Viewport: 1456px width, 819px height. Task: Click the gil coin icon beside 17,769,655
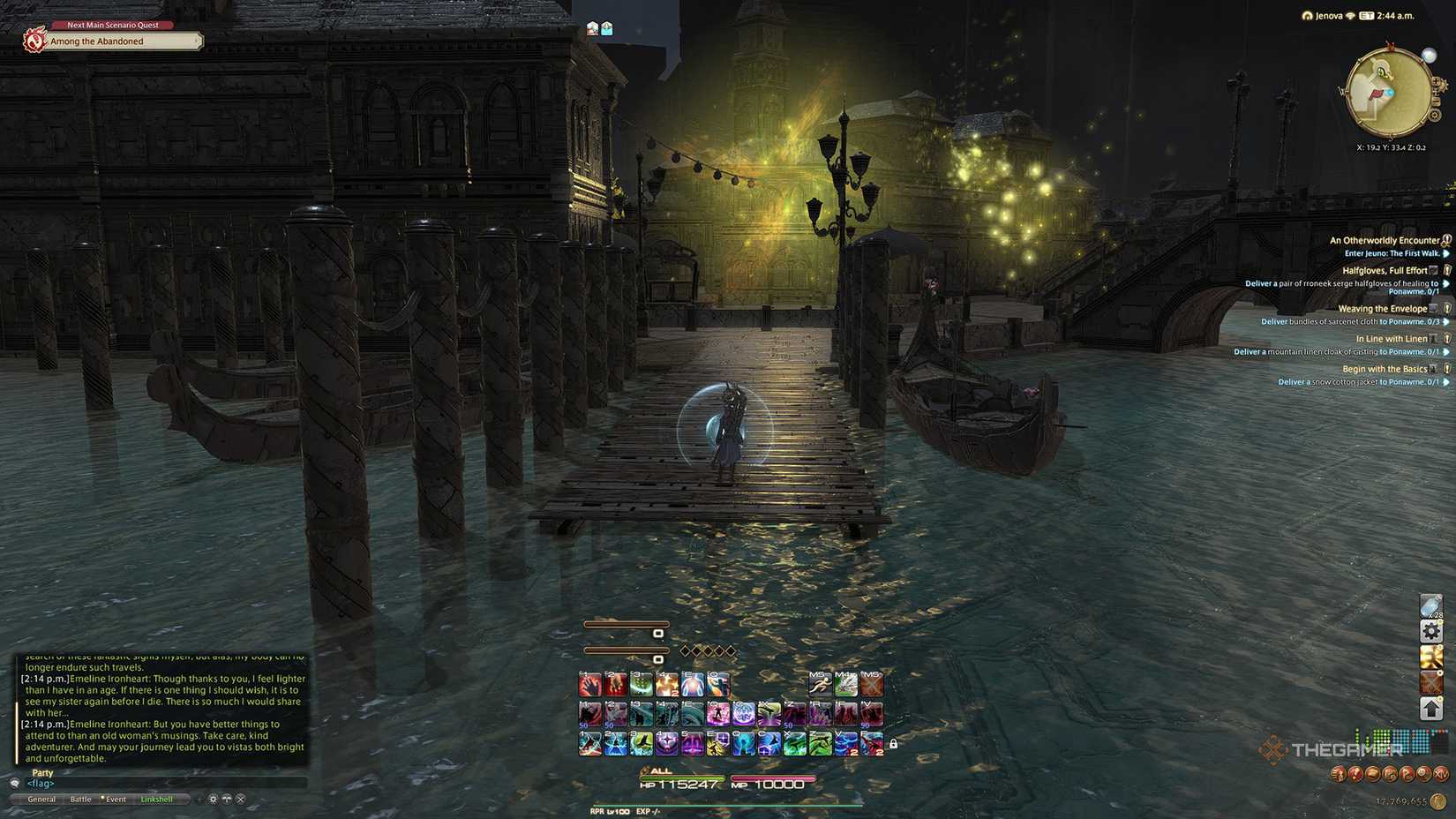1437,801
